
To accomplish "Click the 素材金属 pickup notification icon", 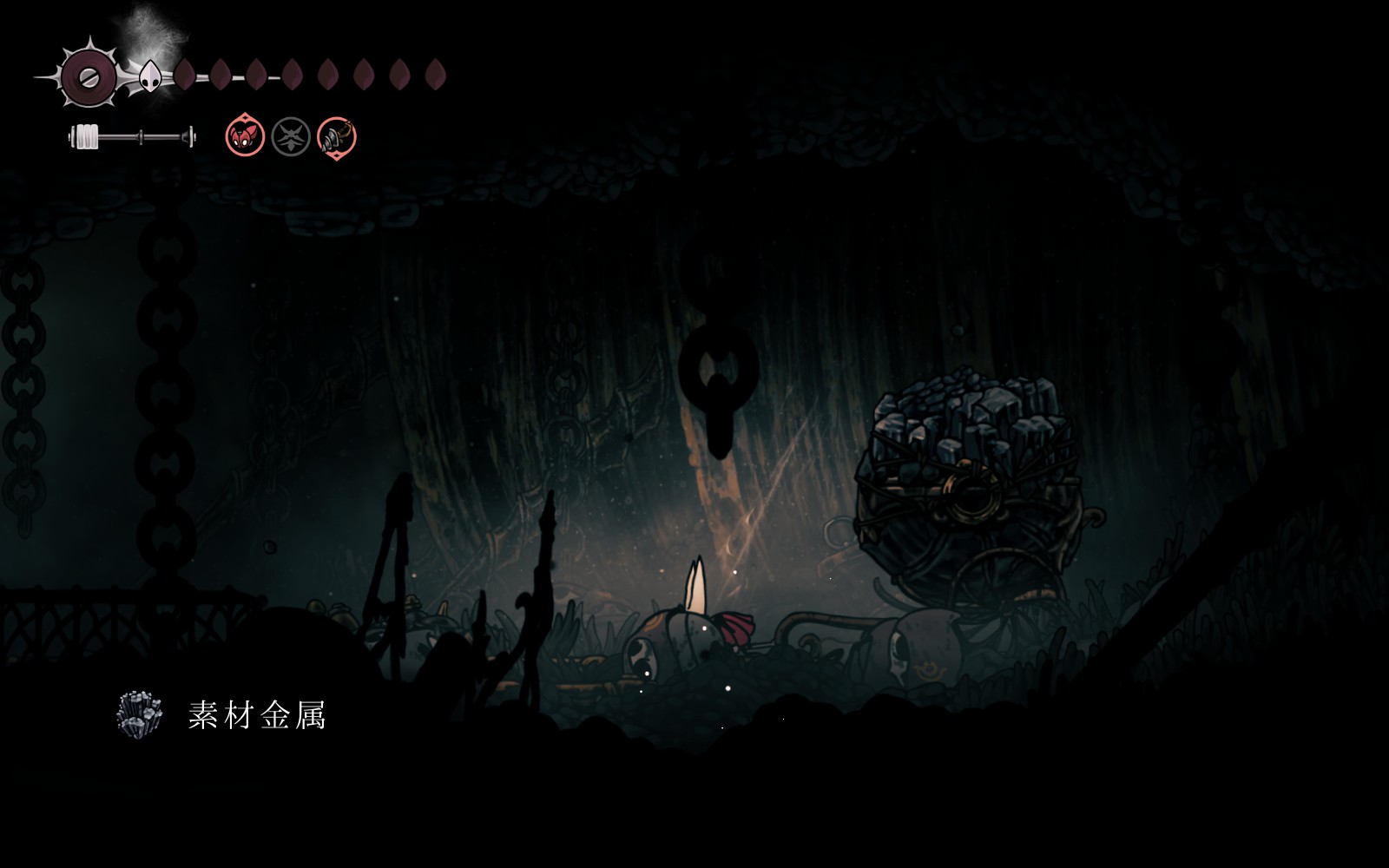I will pyautogui.click(x=140, y=714).
